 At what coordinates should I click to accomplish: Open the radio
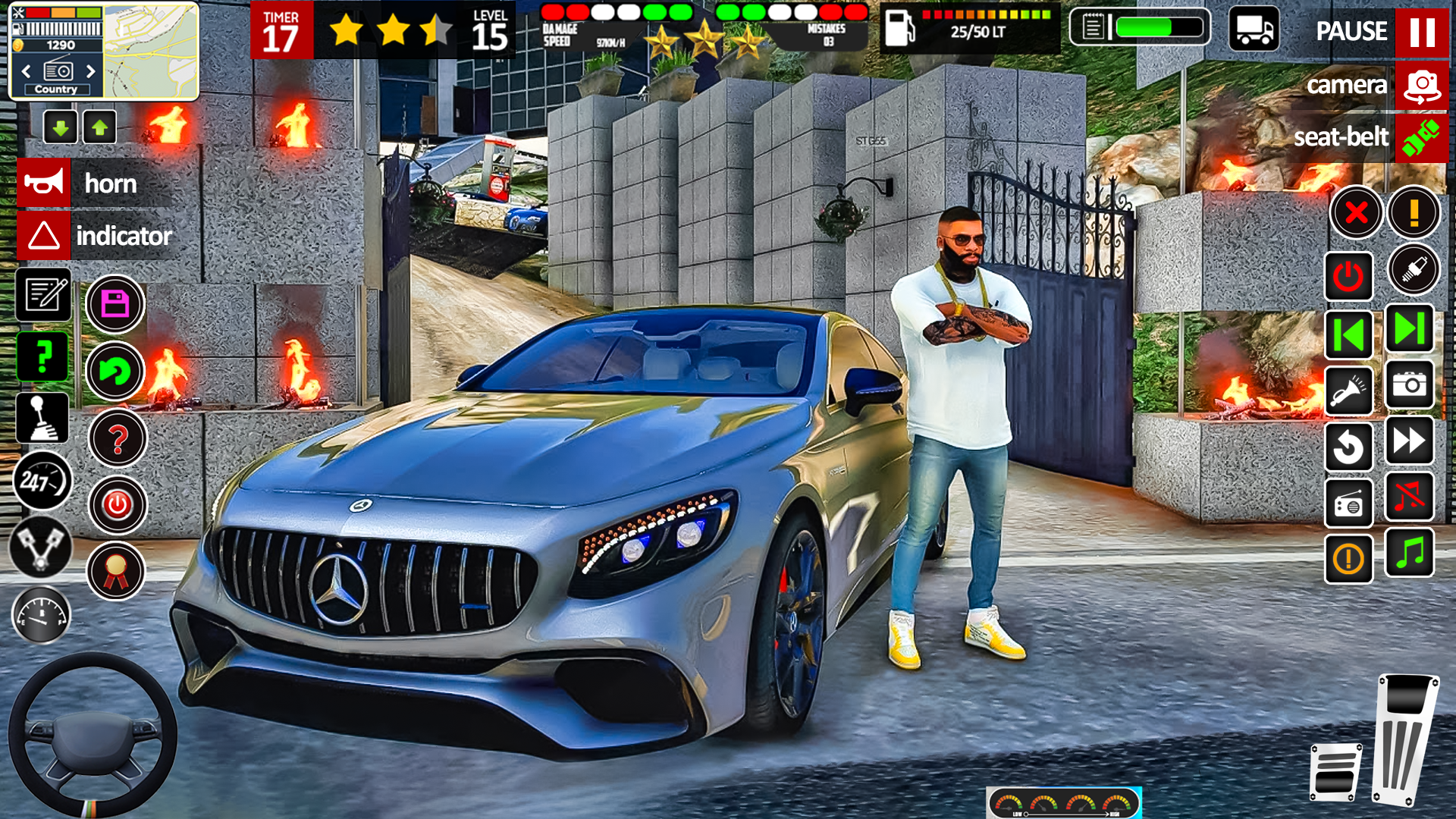(x=1348, y=504)
